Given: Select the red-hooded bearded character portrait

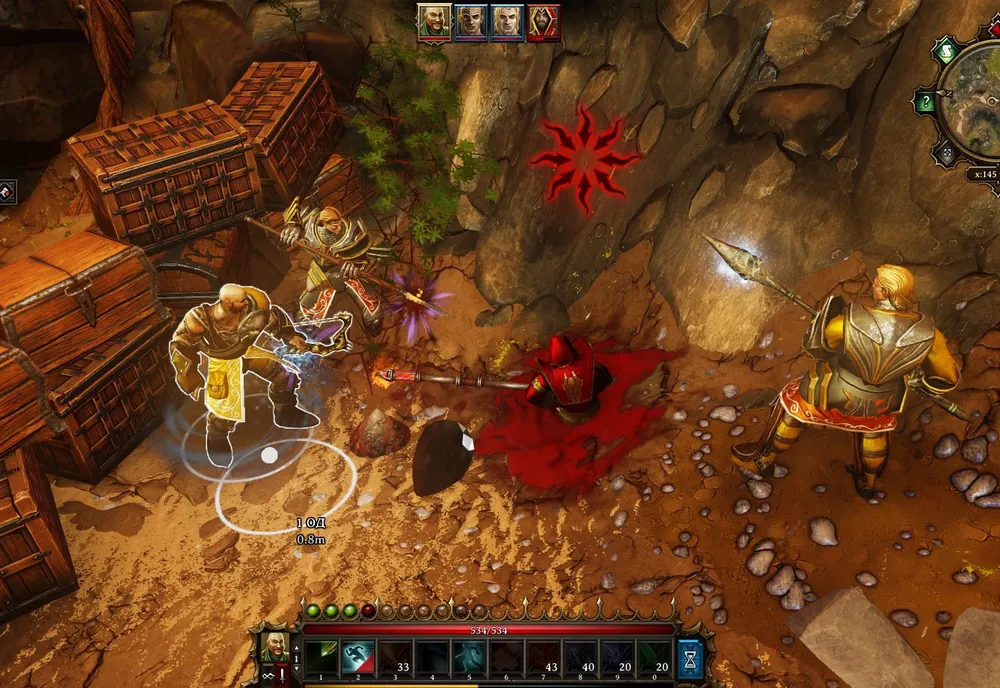Looking at the screenshot, I should pos(543,21).
